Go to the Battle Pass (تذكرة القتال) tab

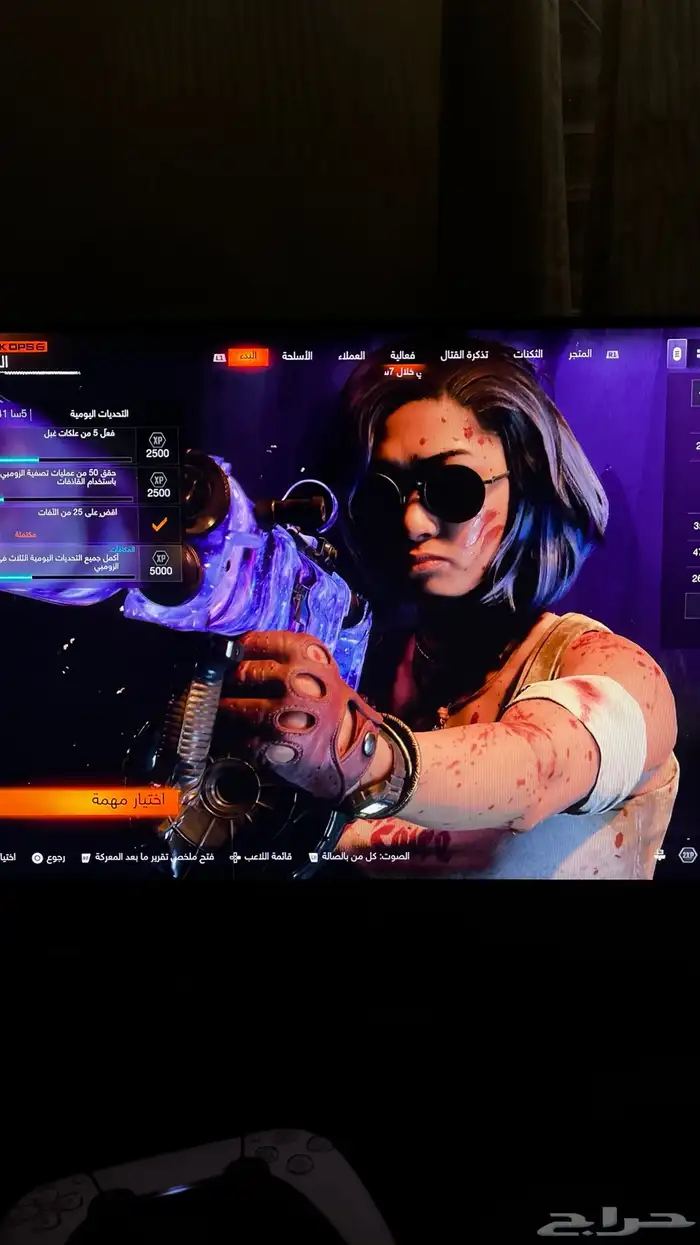(x=465, y=355)
